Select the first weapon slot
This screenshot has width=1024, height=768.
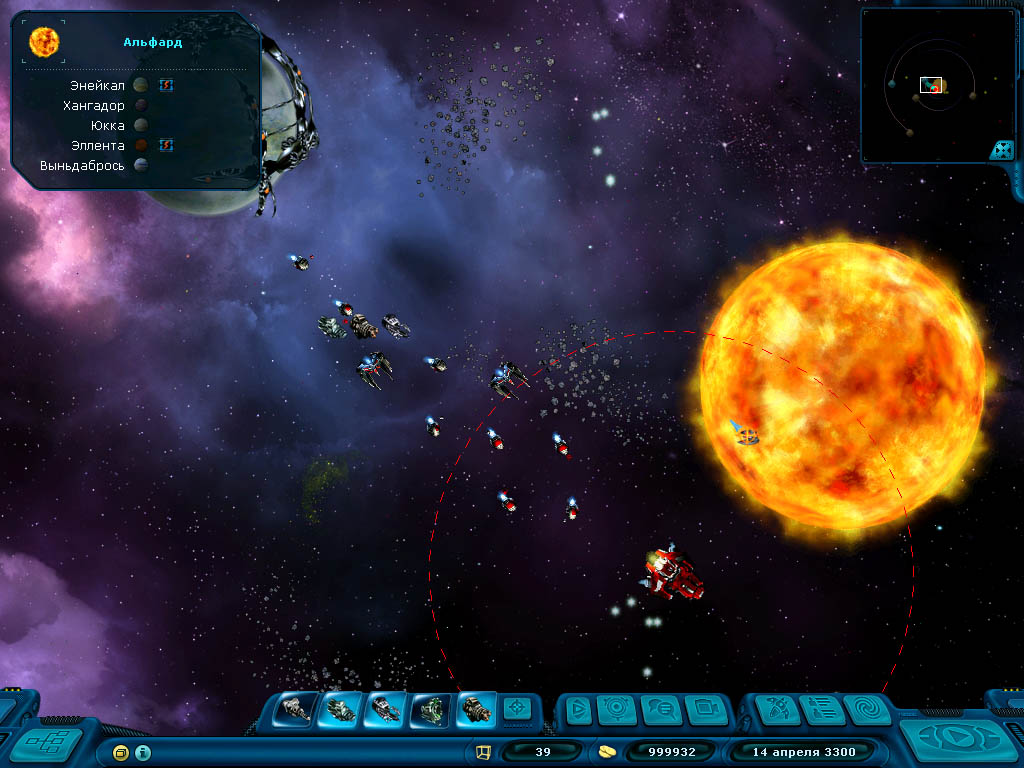click(296, 709)
